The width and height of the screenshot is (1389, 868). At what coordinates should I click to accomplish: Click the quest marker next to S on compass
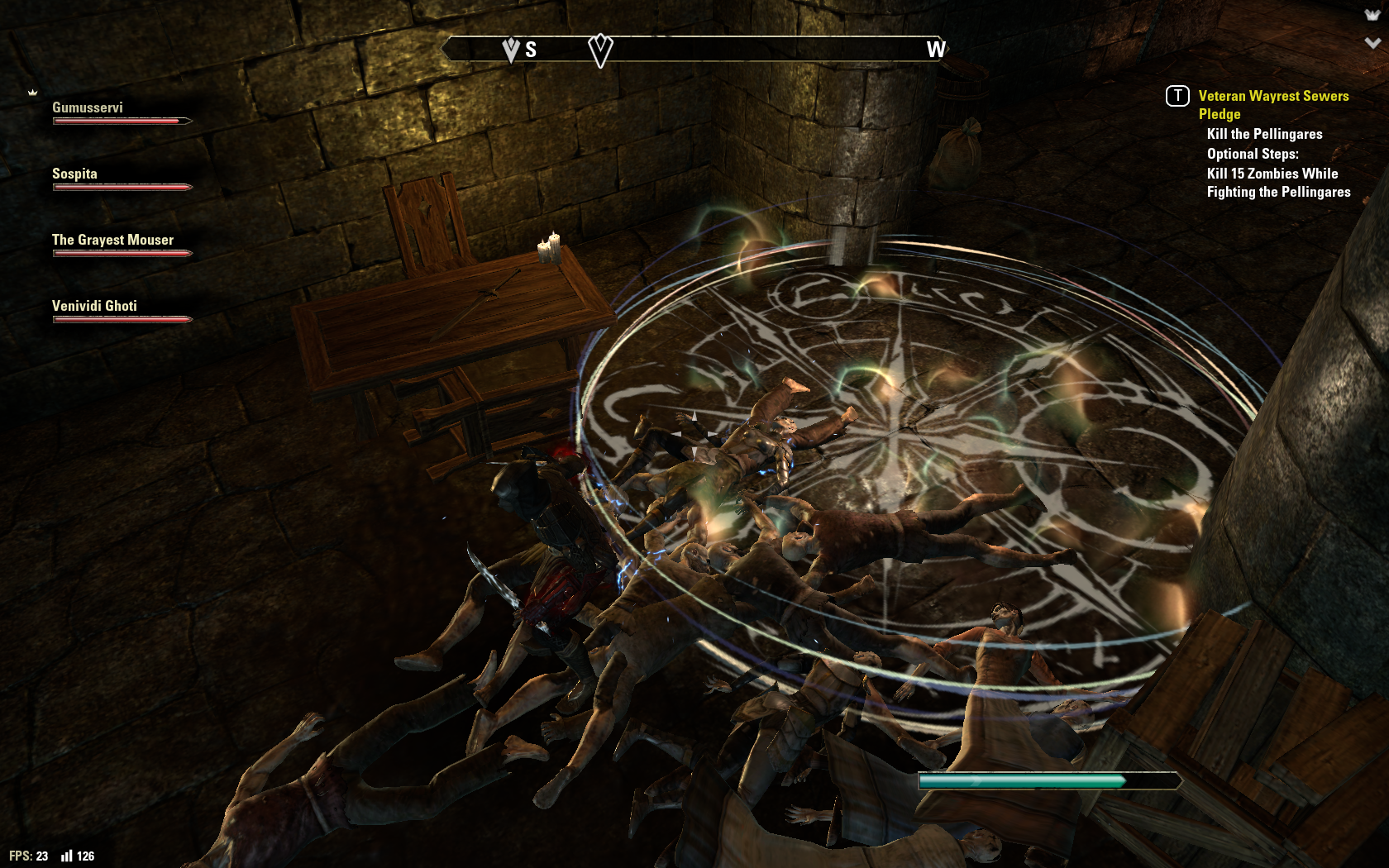point(511,50)
